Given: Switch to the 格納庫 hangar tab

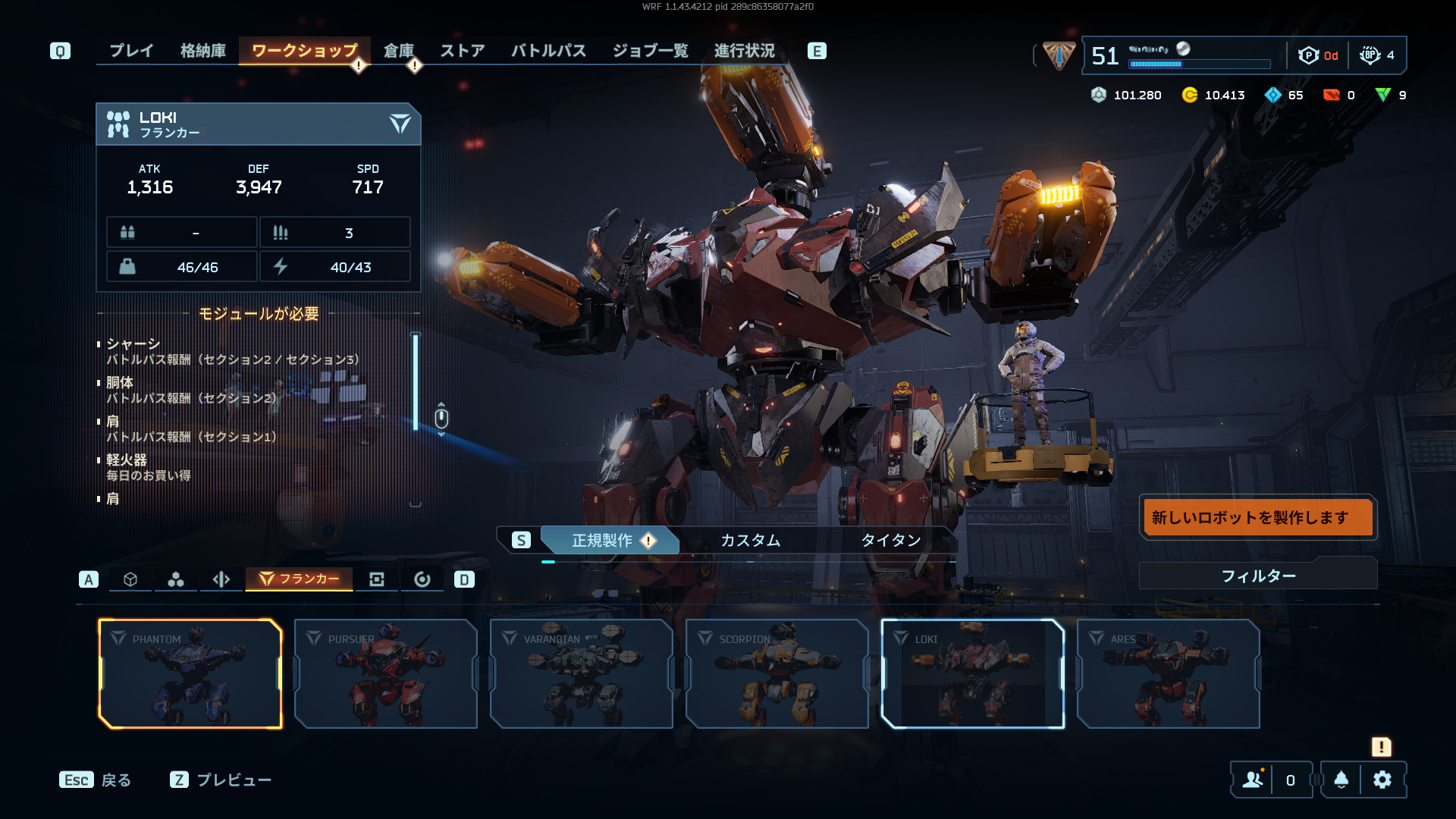Looking at the screenshot, I should pos(203,51).
